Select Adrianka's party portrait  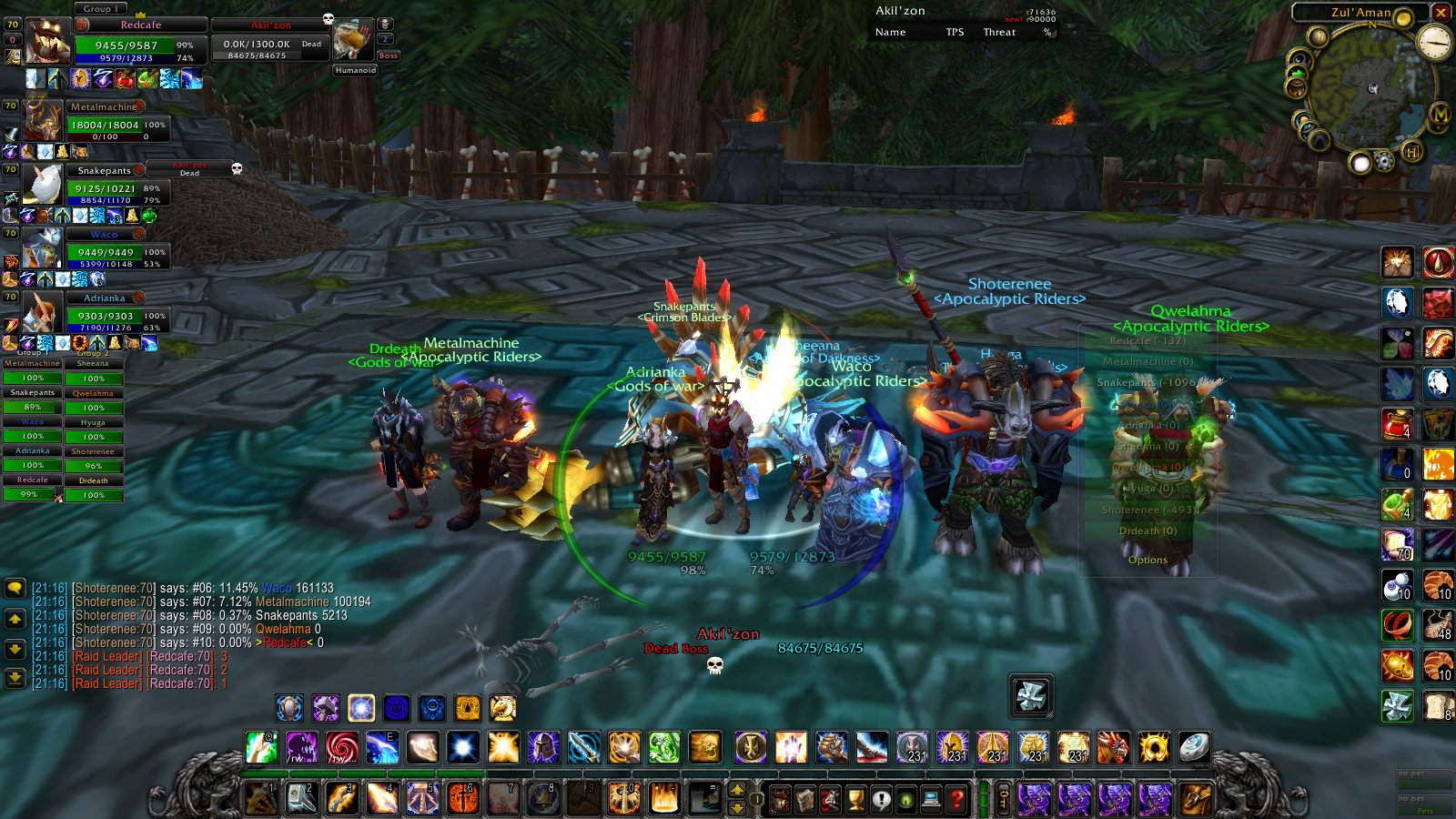(x=42, y=312)
